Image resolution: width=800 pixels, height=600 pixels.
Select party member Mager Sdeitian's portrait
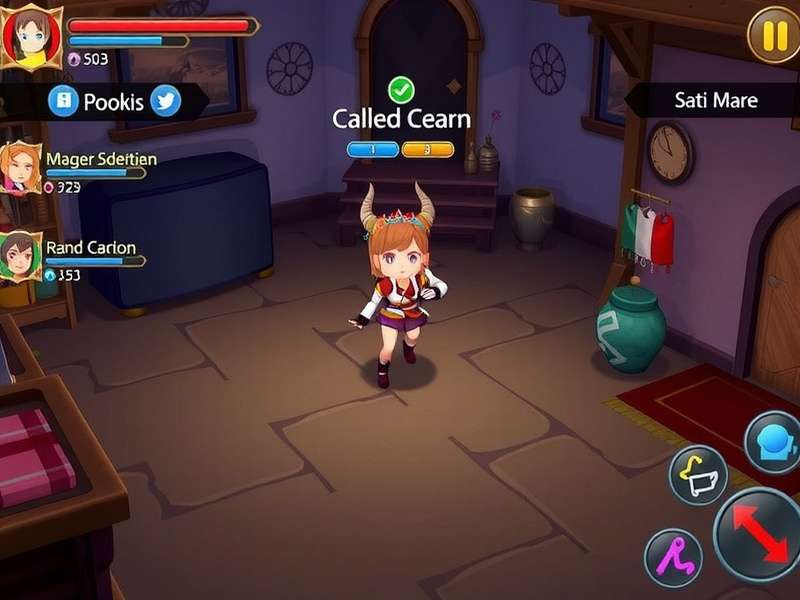(x=21, y=167)
